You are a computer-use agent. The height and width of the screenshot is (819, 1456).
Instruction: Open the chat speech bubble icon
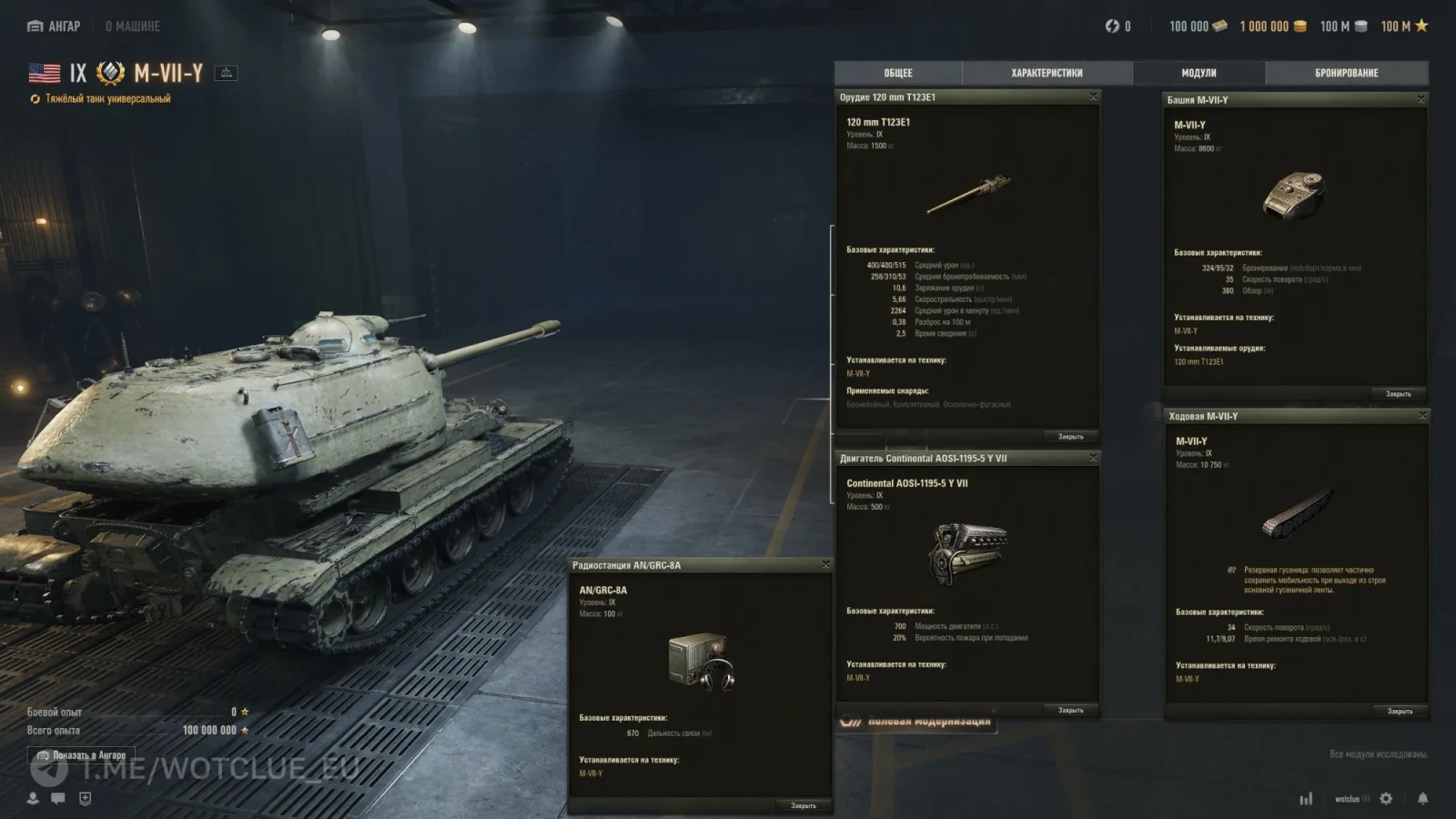[x=58, y=798]
